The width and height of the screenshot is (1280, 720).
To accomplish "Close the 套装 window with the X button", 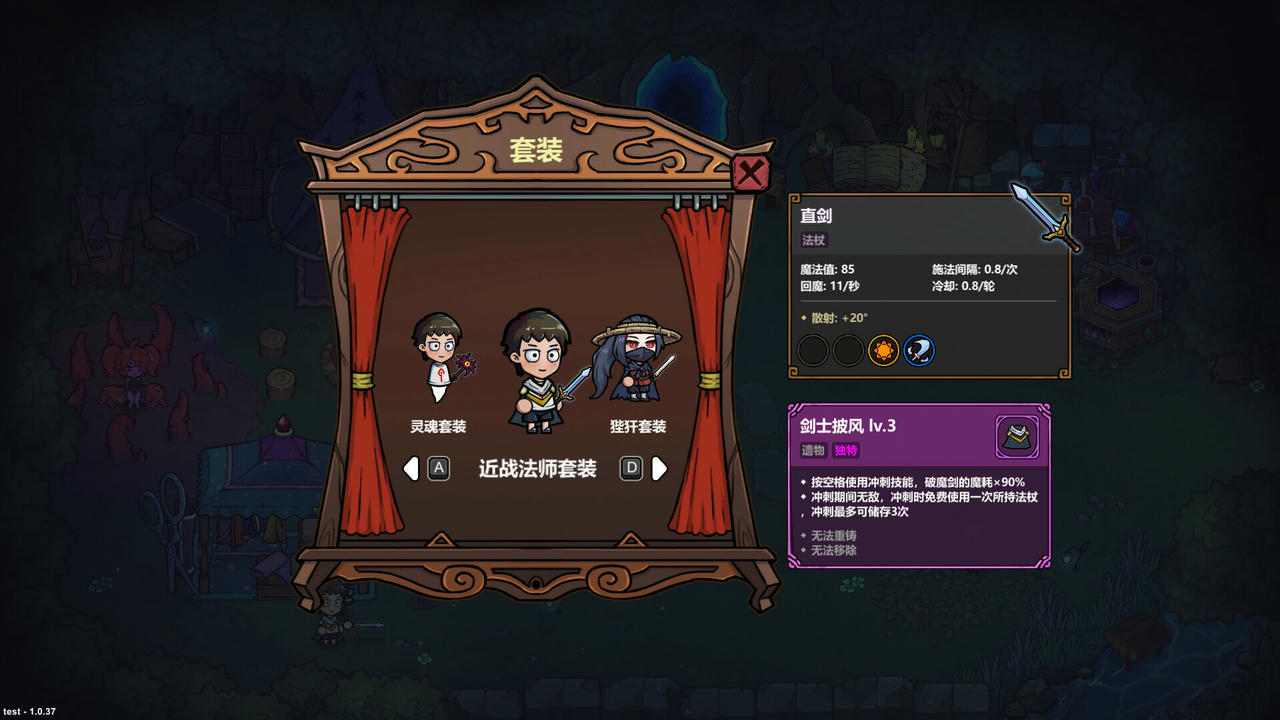I will 750,172.
